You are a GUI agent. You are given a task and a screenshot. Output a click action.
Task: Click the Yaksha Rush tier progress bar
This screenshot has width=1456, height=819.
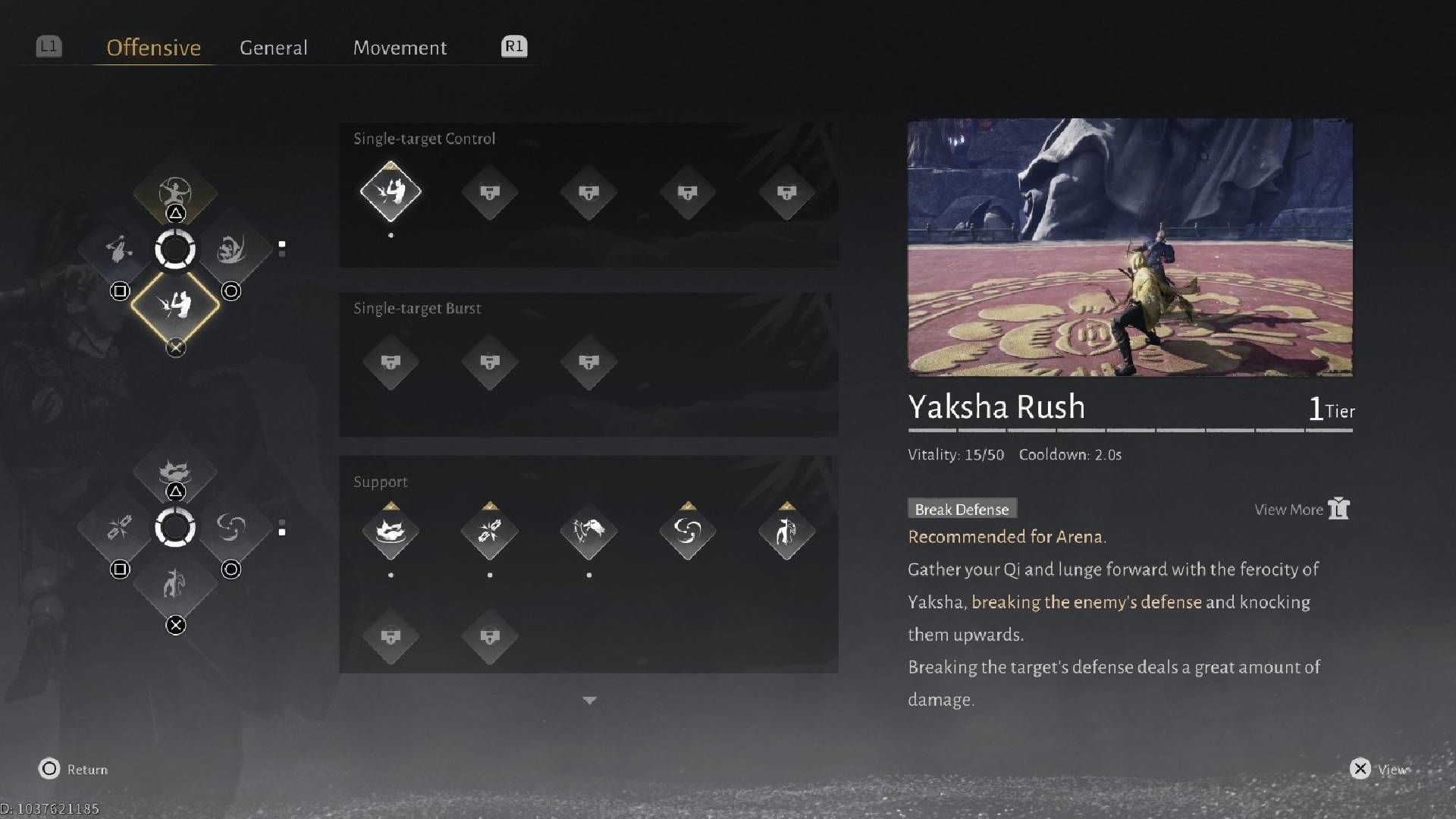(x=1130, y=429)
